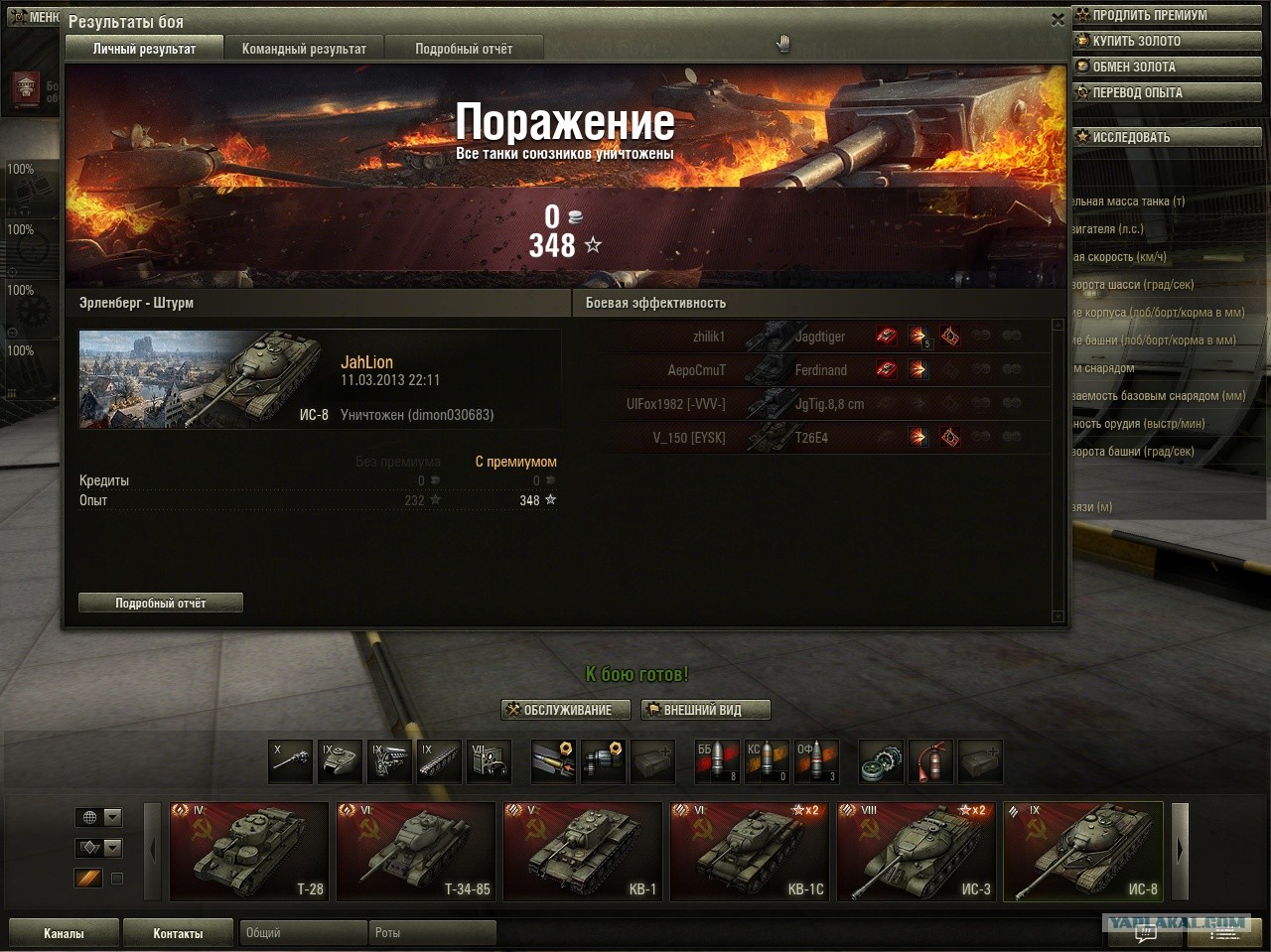Open the Каналы chat channels
The image size is (1271, 952).
pos(64,933)
